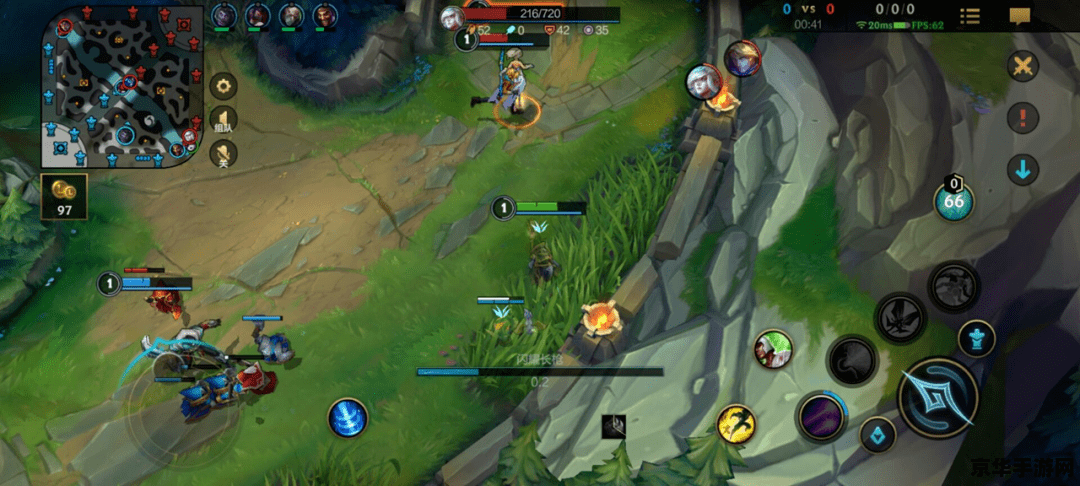This screenshot has height=486, width=1080.
Task: Target the white-haired enemy champion portrait
Action: [704, 82]
